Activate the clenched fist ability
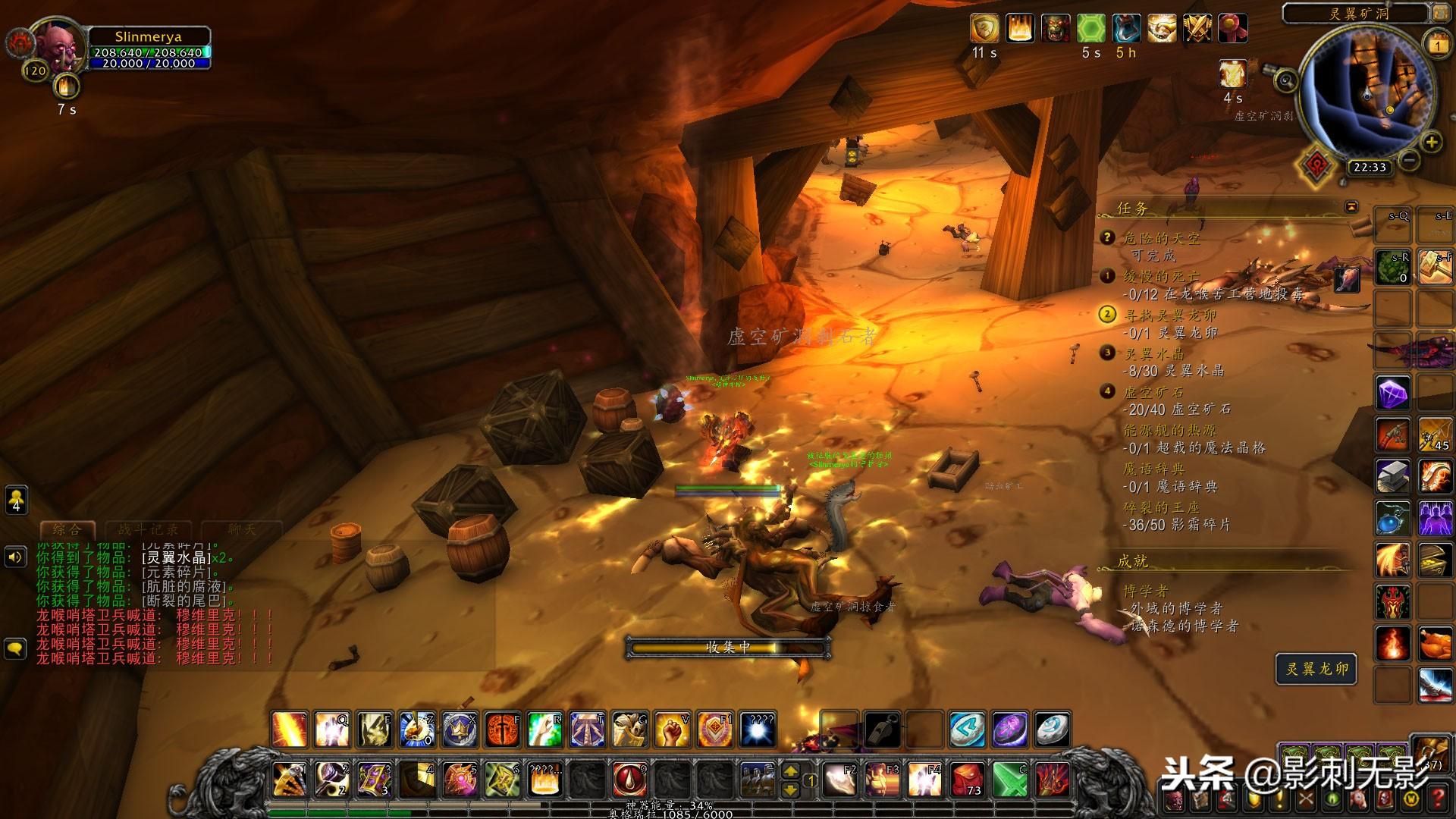 [672, 730]
